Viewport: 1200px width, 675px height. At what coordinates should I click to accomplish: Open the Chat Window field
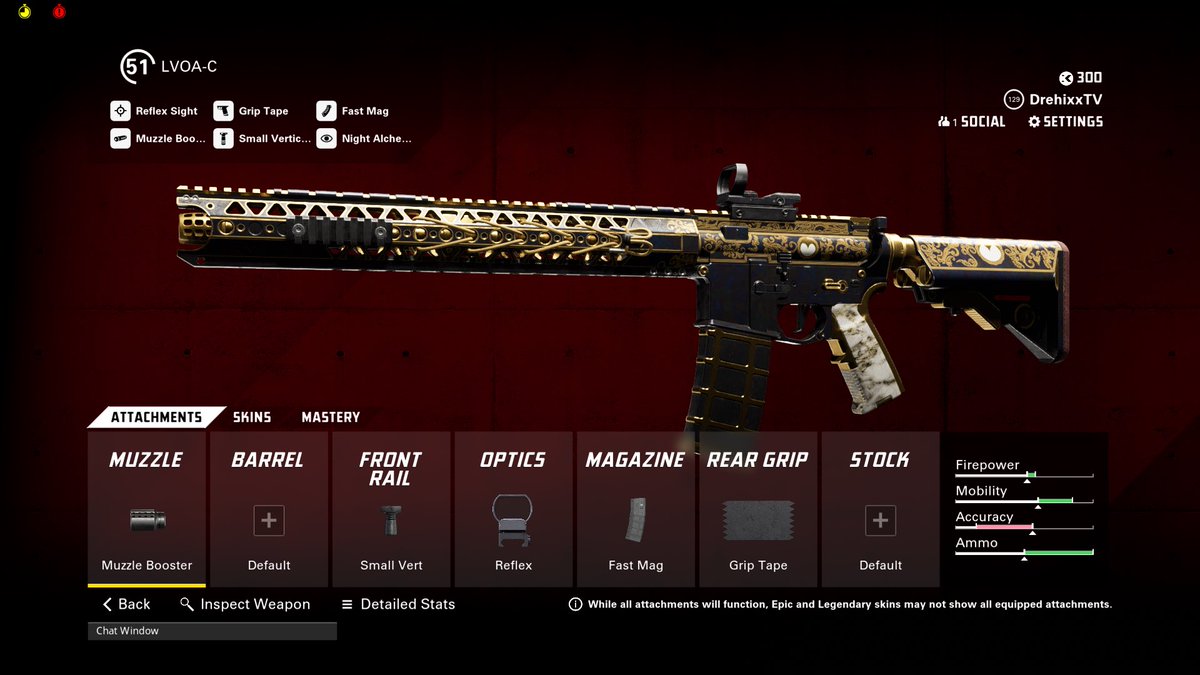(212, 631)
